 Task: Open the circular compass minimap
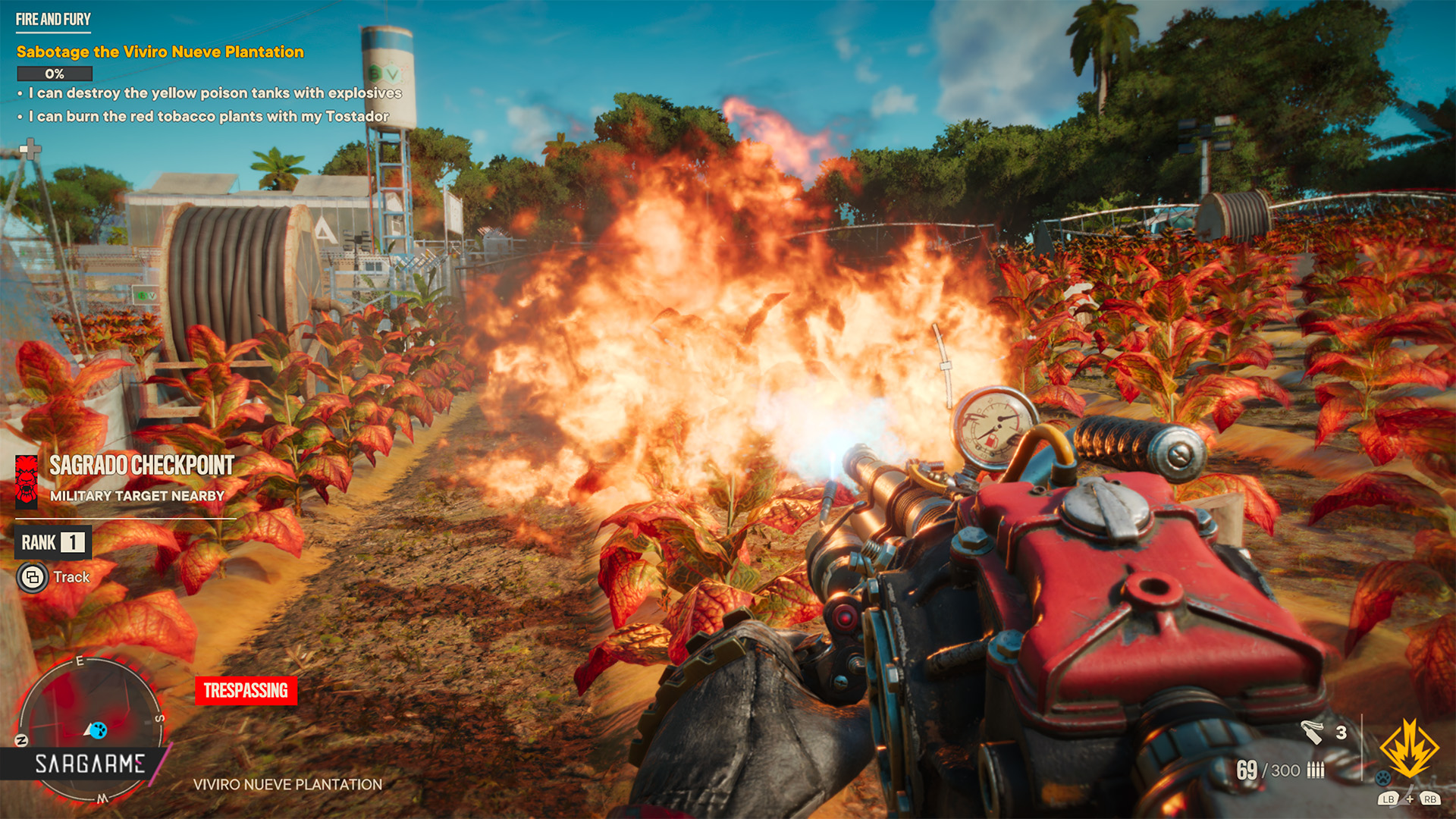point(89,728)
